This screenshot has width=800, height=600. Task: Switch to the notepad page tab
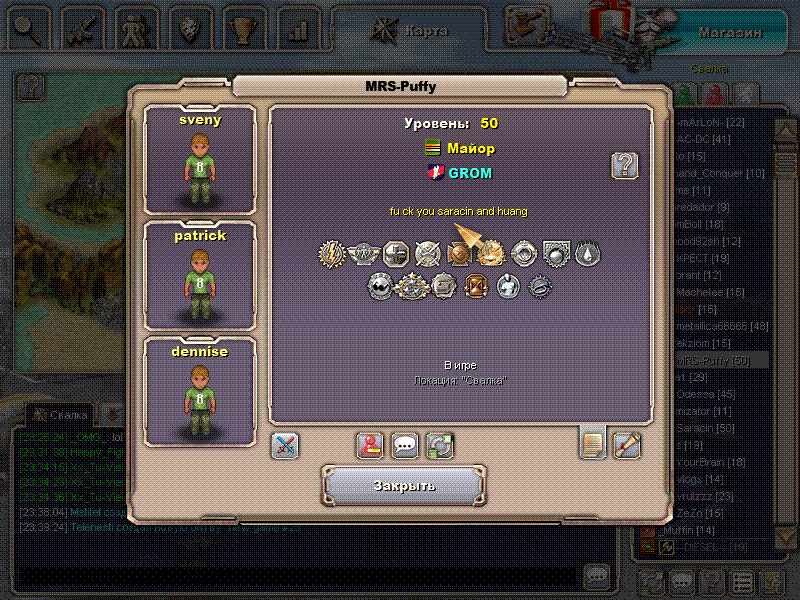(x=593, y=443)
